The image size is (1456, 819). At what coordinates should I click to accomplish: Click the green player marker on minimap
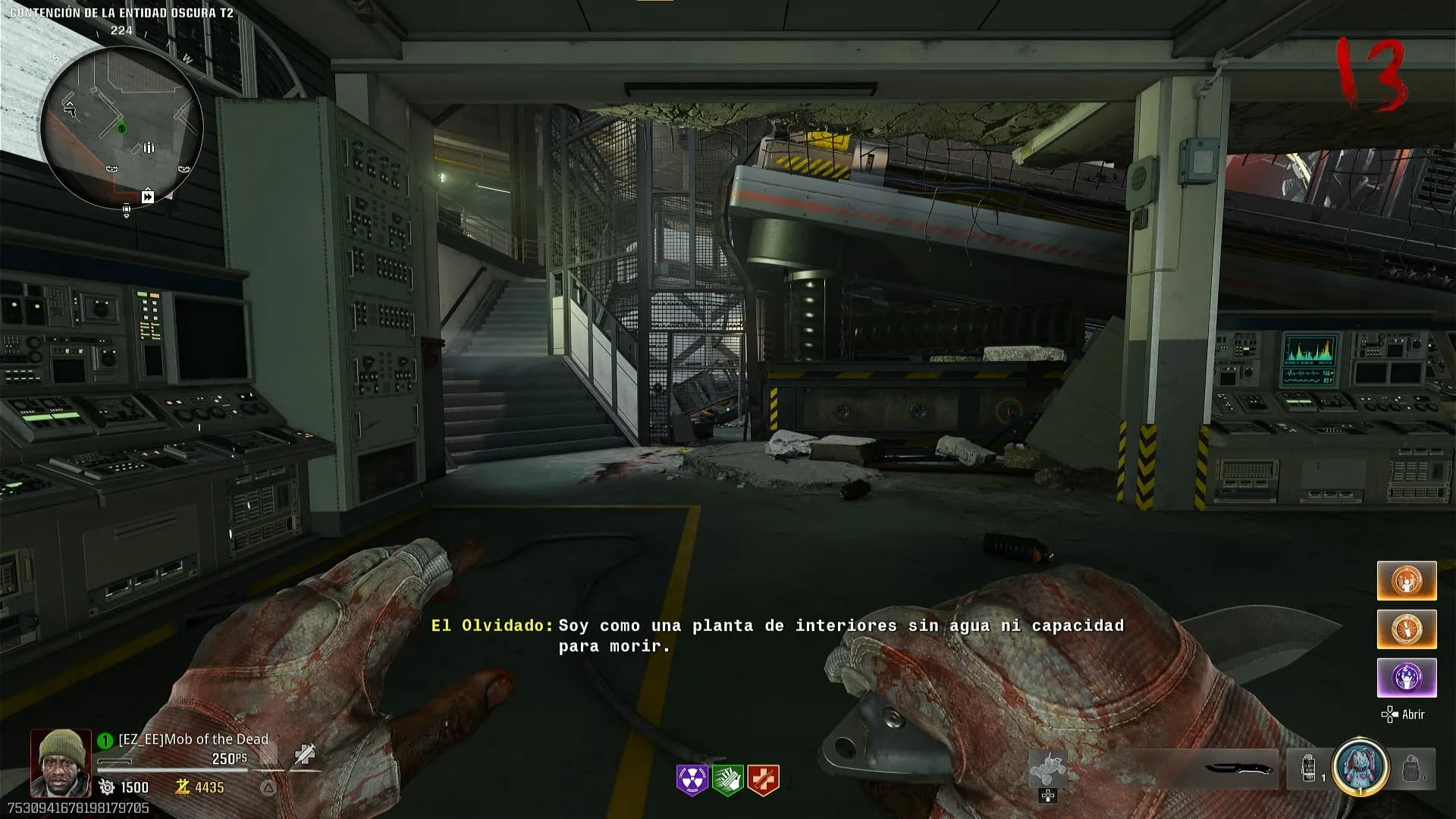121,128
